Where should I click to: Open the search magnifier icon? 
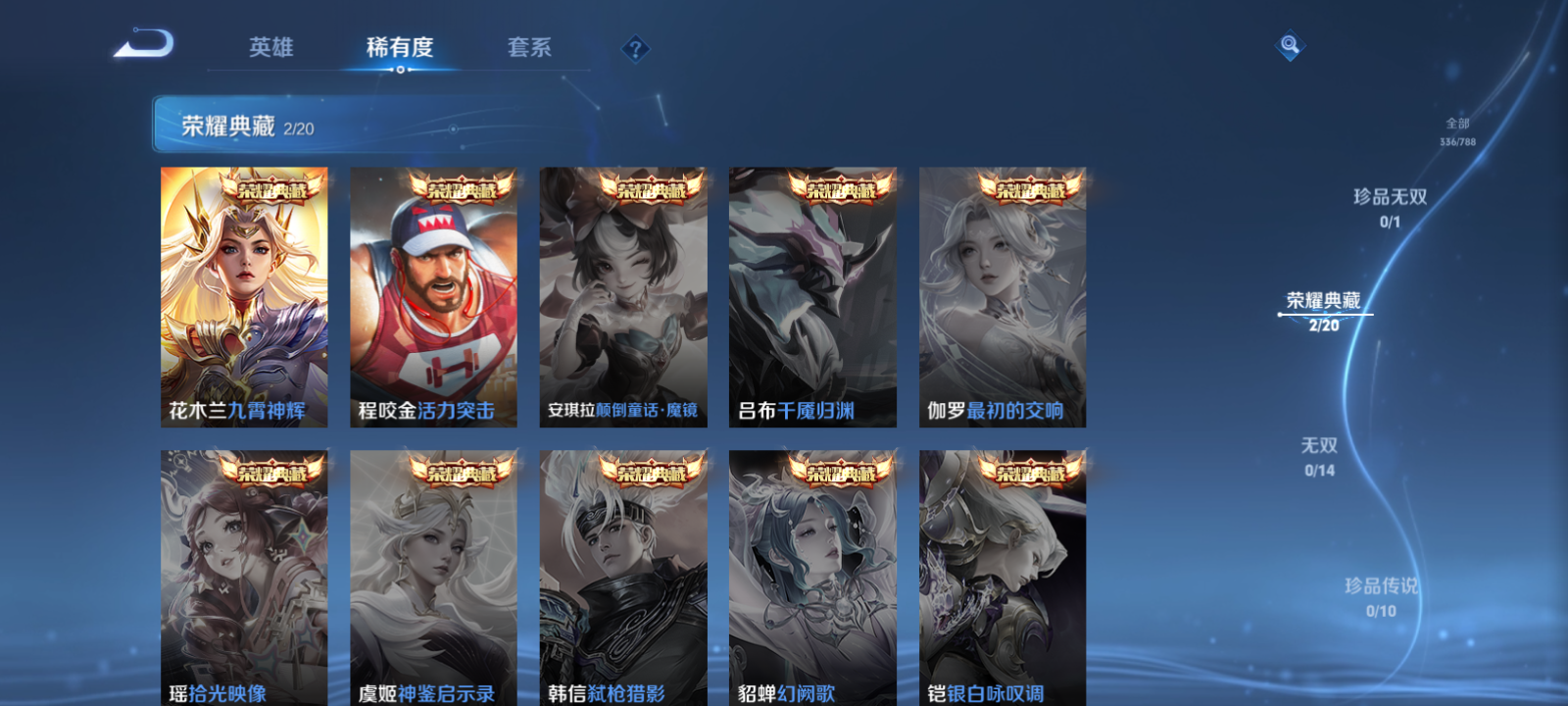[1289, 44]
